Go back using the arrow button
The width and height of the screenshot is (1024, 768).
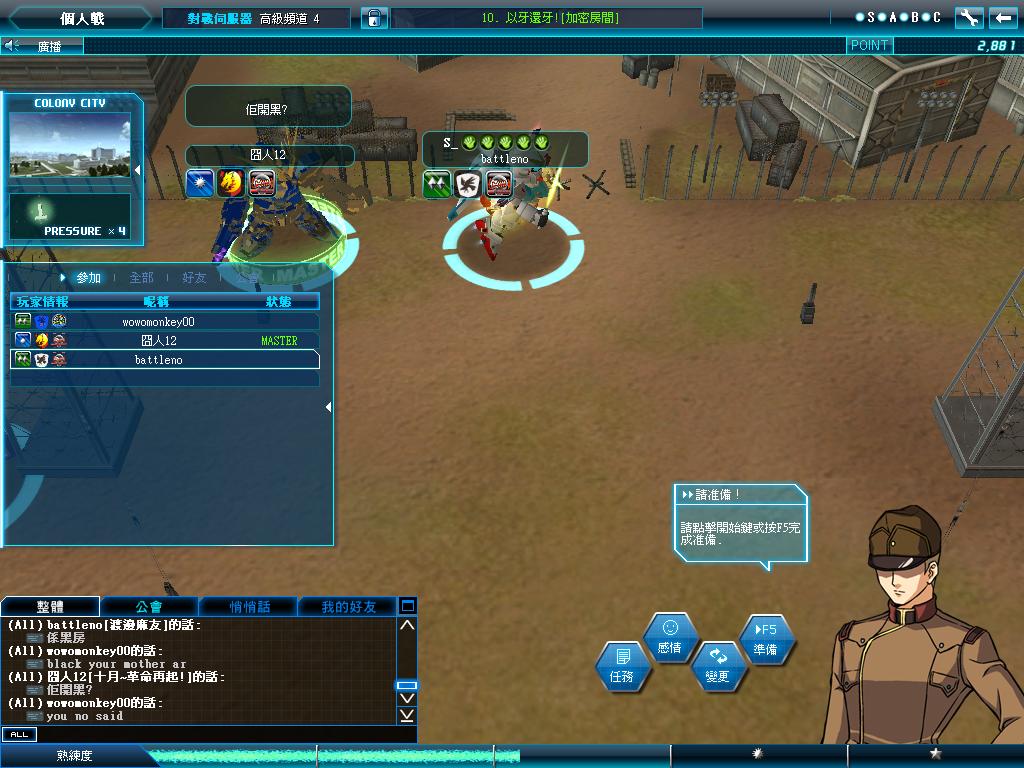[x=1002, y=18]
